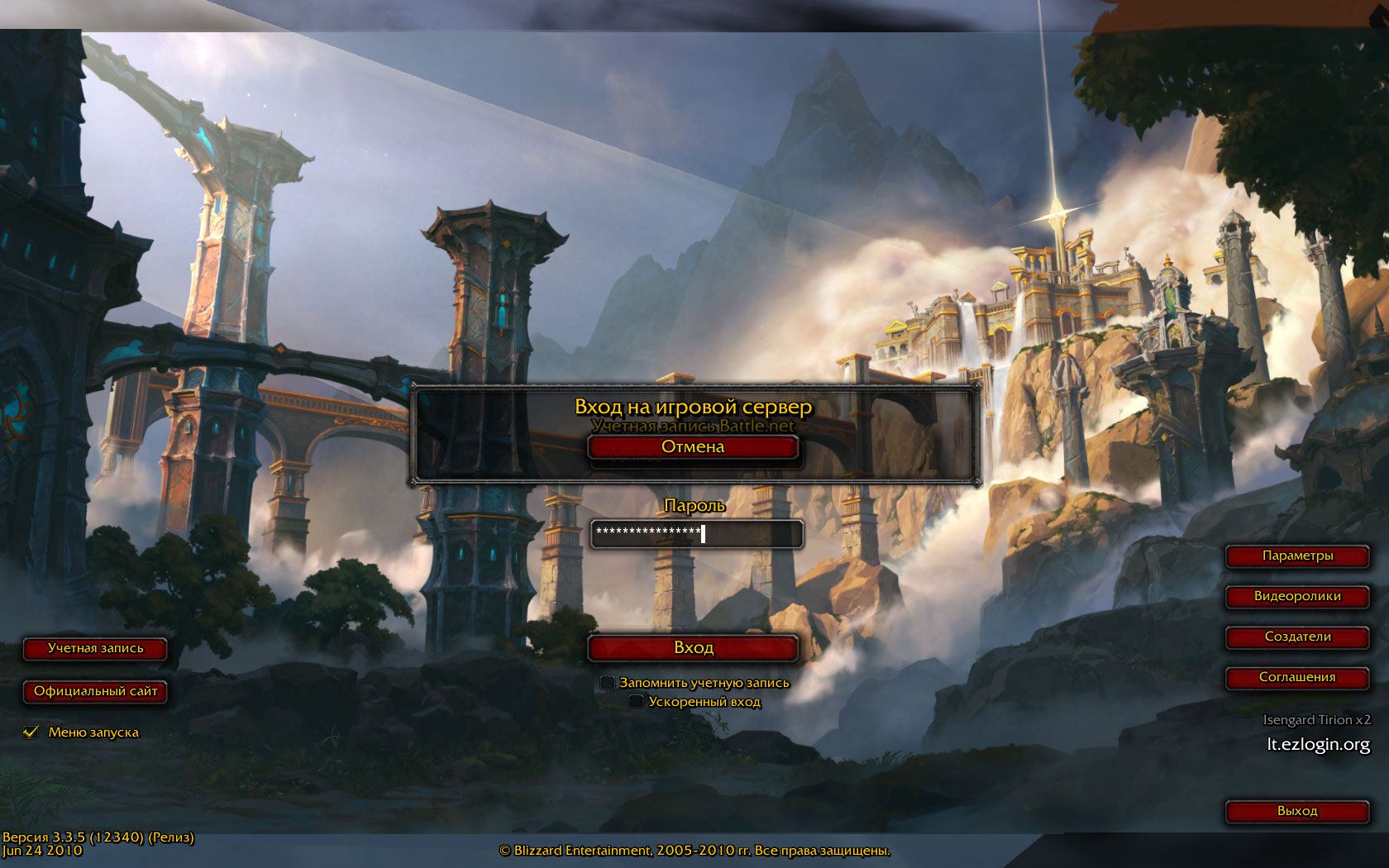
Task: Cancel the game server login
Action: (x=693, y=447)
